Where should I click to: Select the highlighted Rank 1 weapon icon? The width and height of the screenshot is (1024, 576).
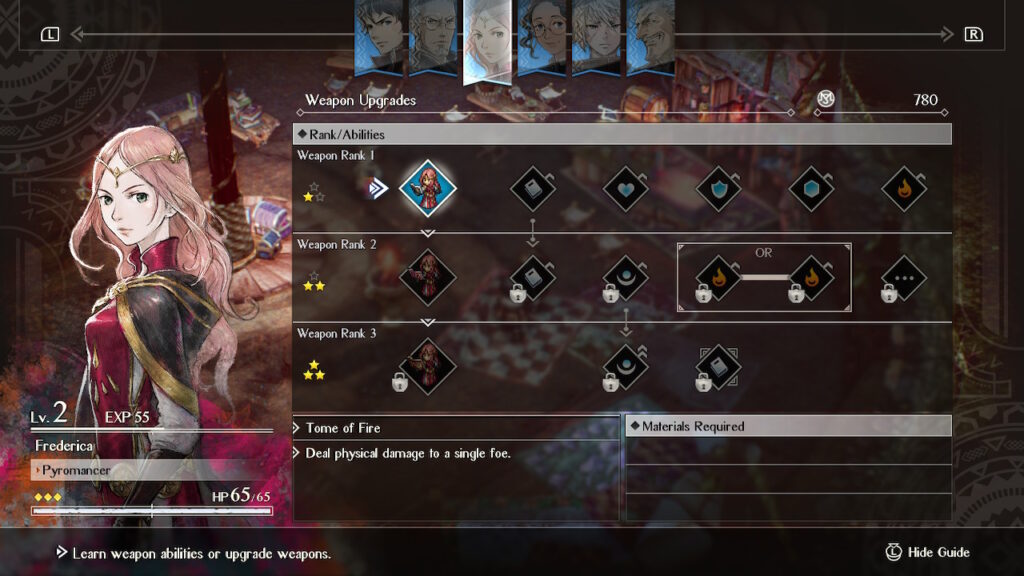(428, 188)
